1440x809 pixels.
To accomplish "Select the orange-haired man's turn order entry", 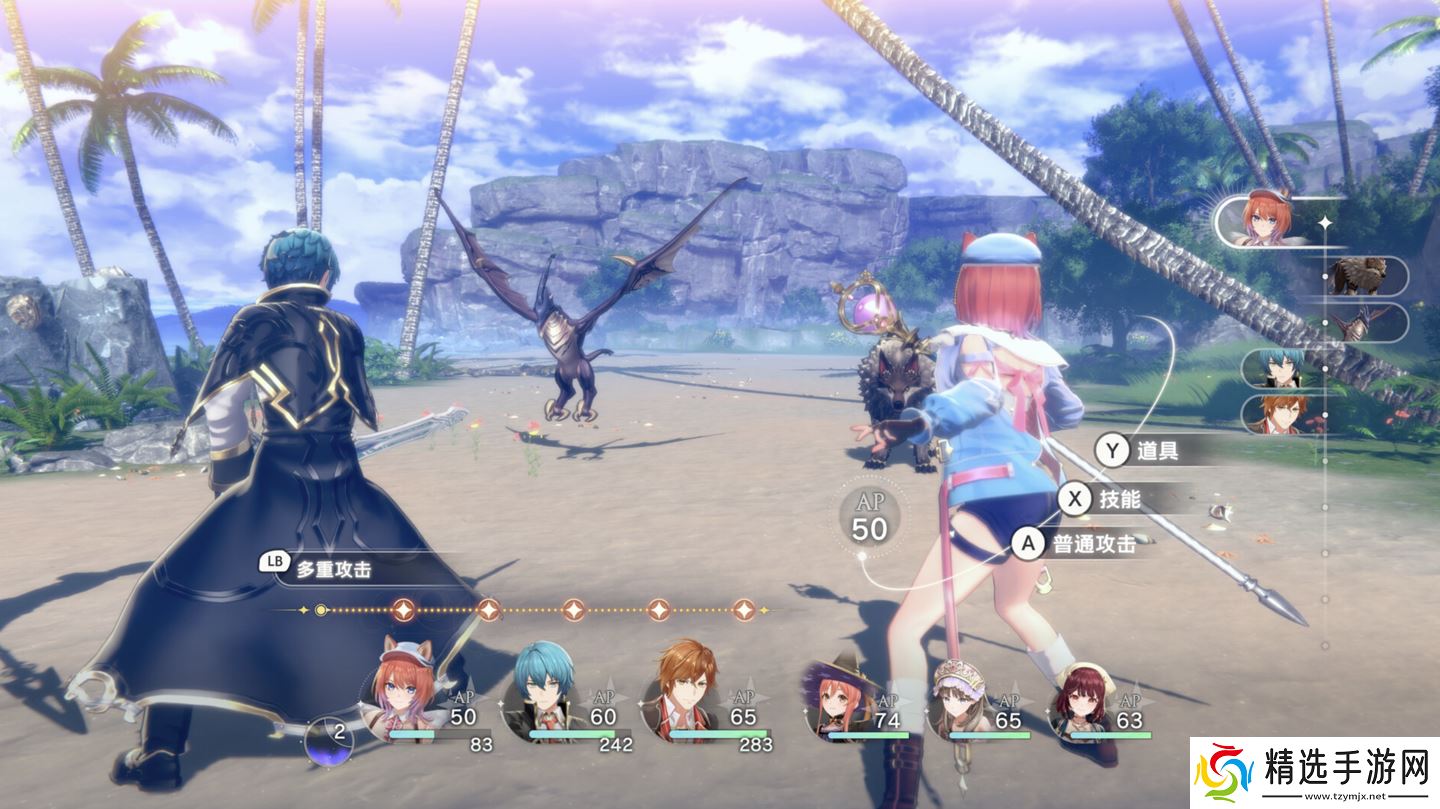I will pyautogui.click(x=1280, y=414).
